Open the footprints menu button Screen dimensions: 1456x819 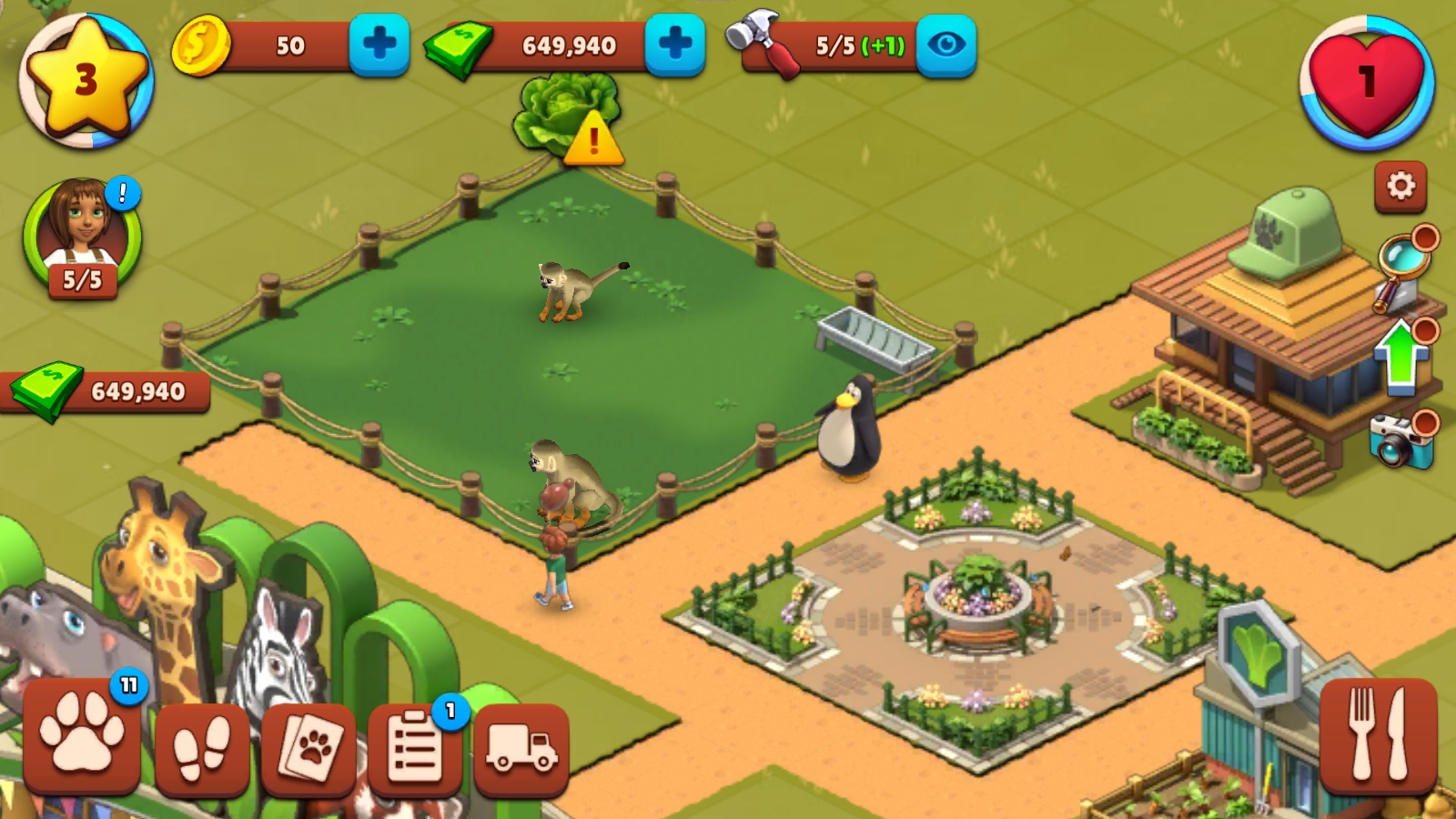click(x=202, y=748)
